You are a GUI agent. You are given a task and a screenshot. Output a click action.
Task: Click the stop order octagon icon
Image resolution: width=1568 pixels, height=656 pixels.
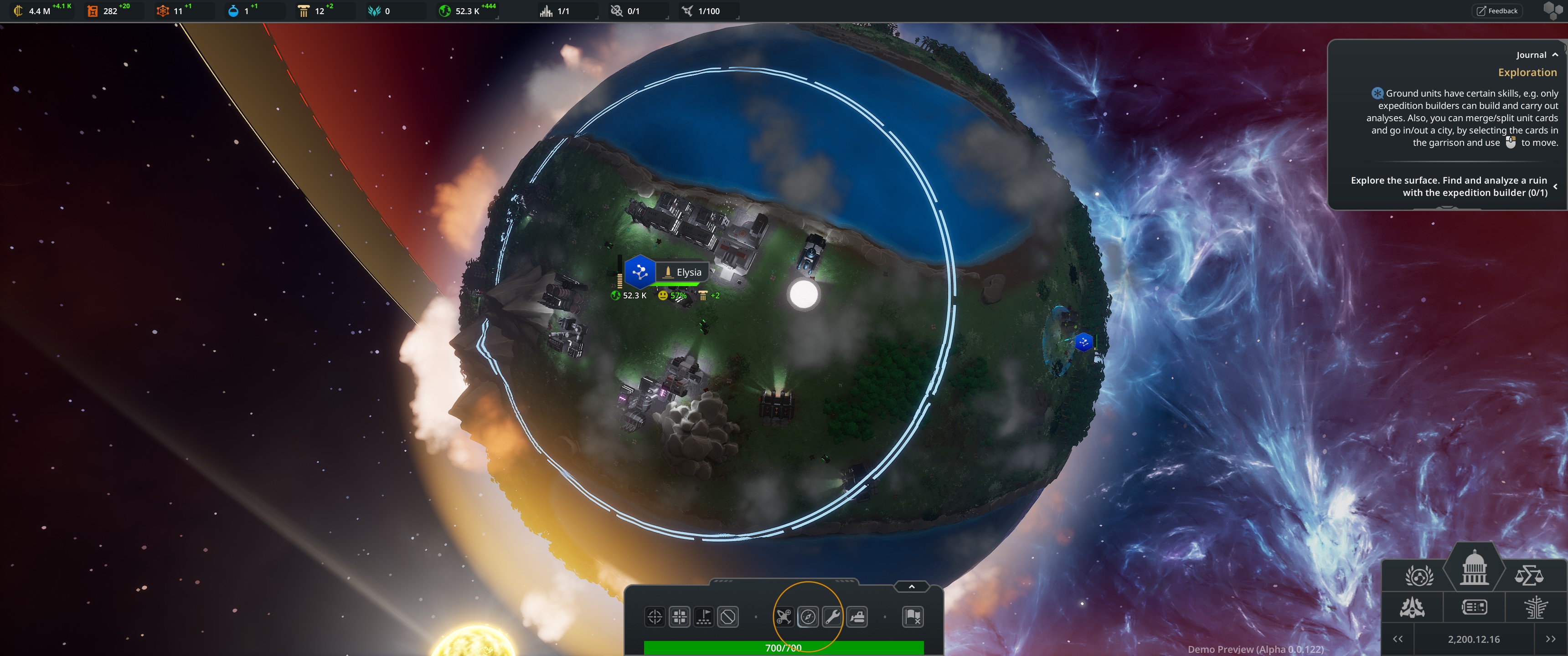(x=728, y=617)
